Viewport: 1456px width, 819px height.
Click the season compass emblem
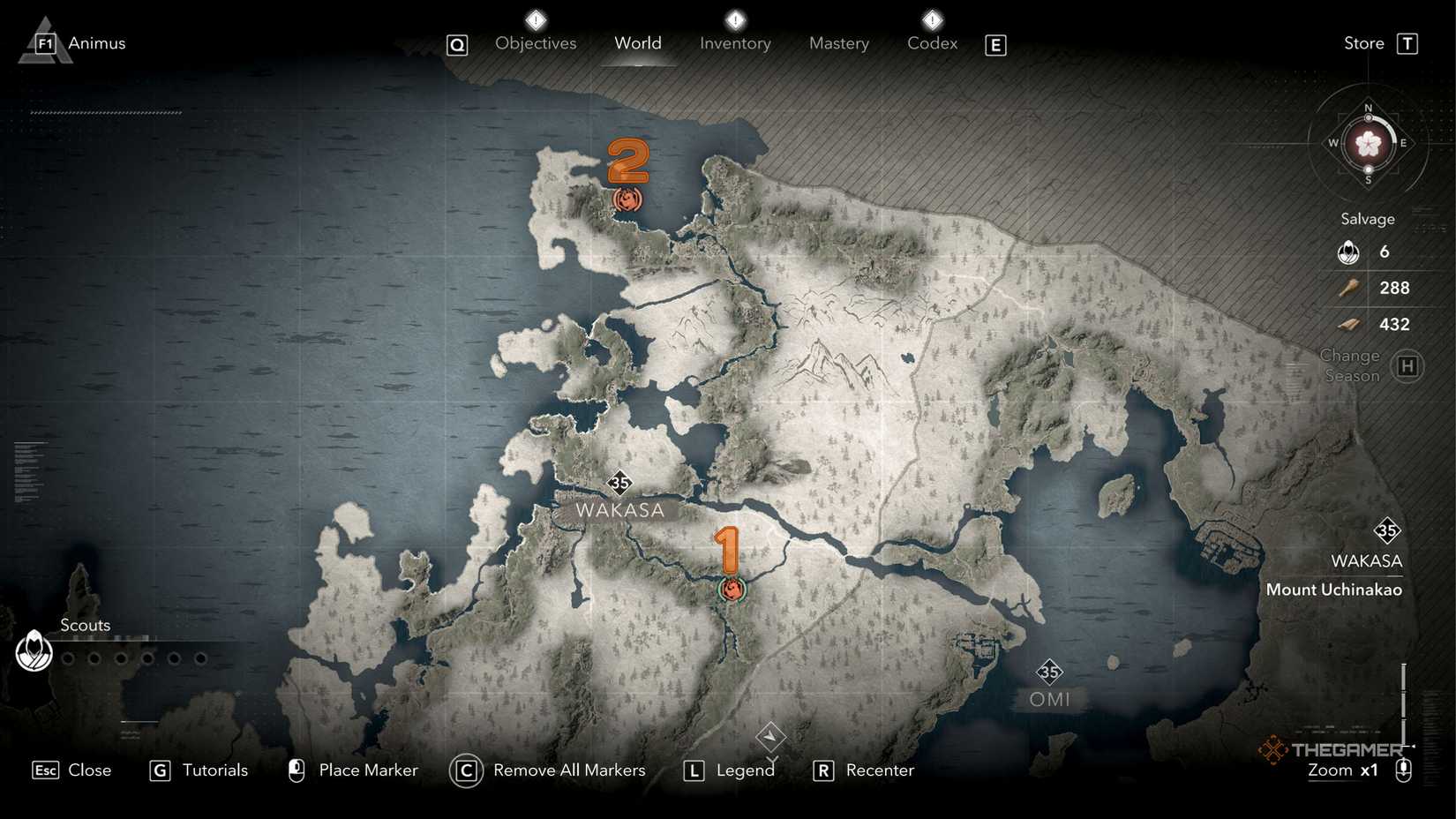point(1368,143)
